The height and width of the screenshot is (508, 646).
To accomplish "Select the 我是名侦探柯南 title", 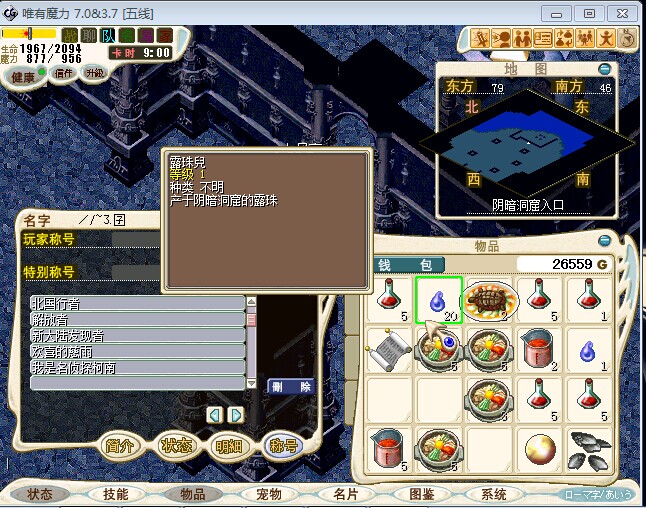I will click(137, 367).
